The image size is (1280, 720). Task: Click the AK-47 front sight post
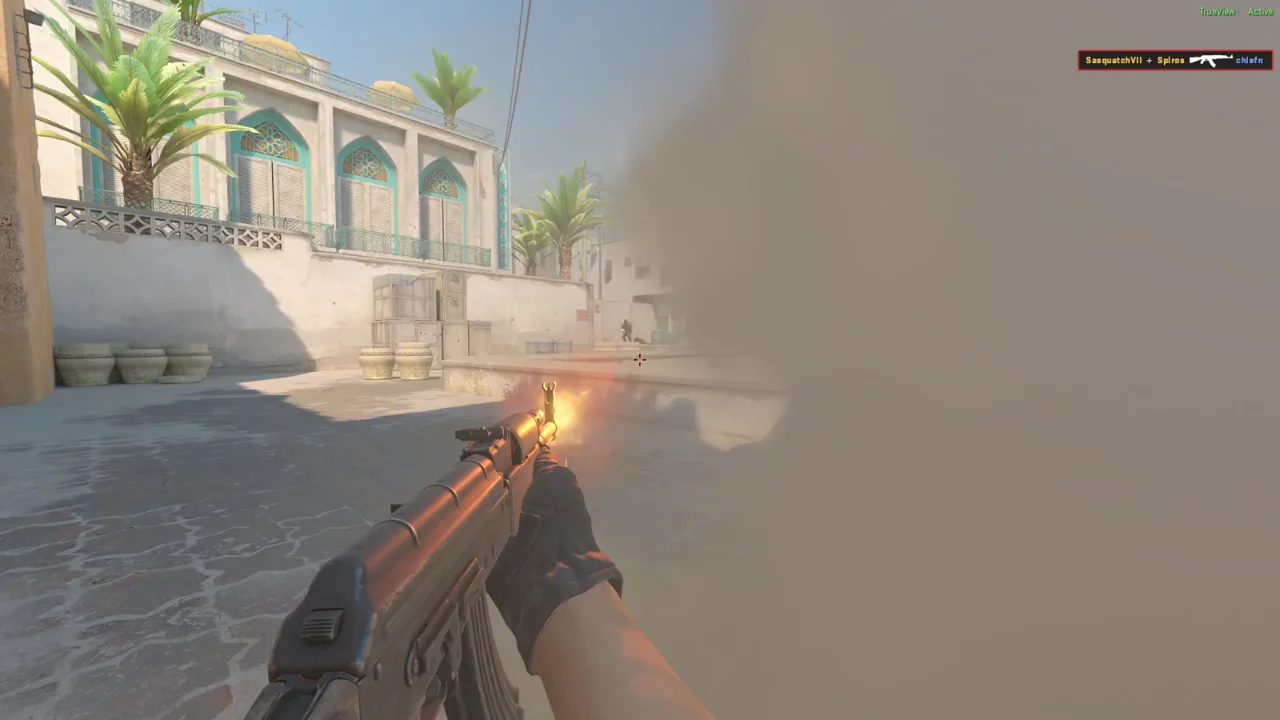pos(551,390)
